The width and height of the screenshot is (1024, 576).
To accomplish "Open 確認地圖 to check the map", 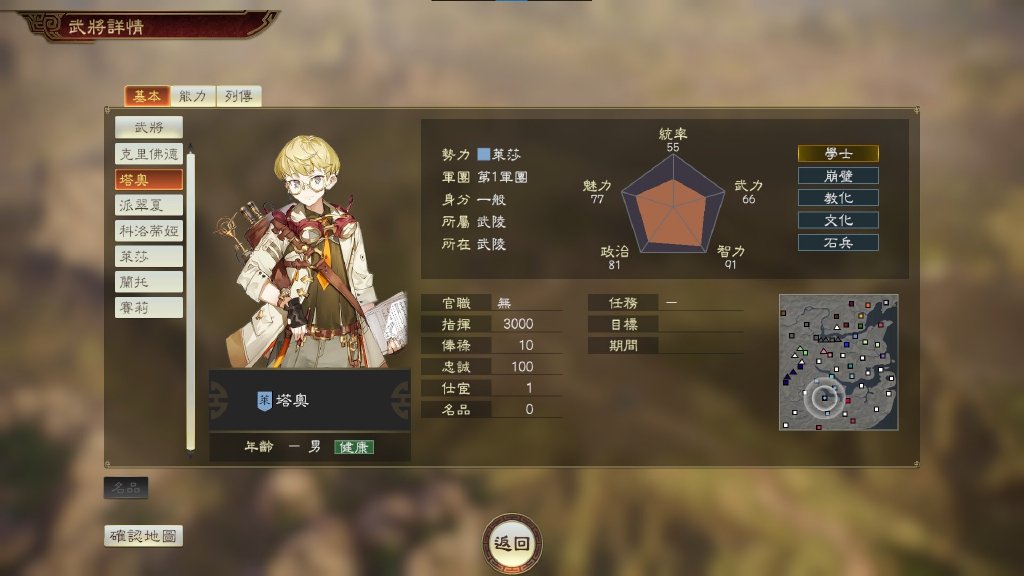I will 144,536.
